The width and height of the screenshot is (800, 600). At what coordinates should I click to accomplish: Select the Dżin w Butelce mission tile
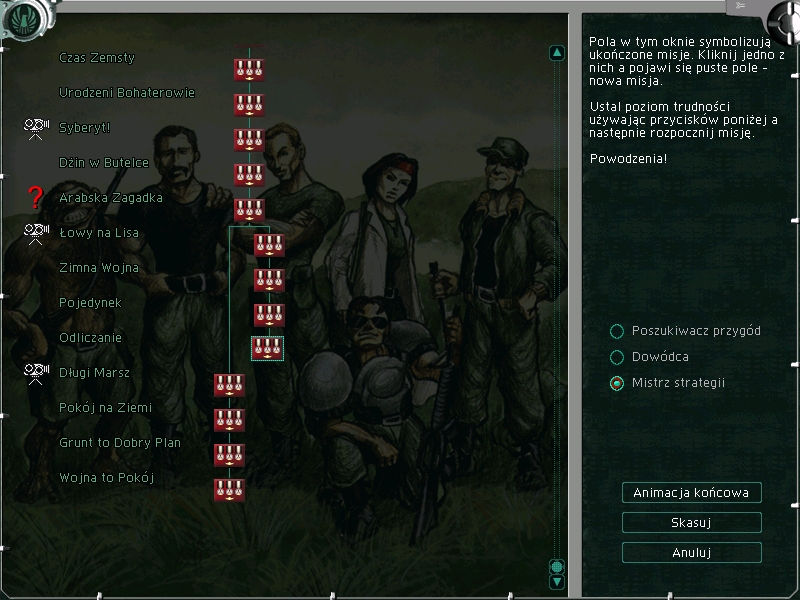[x=249, y=175]
